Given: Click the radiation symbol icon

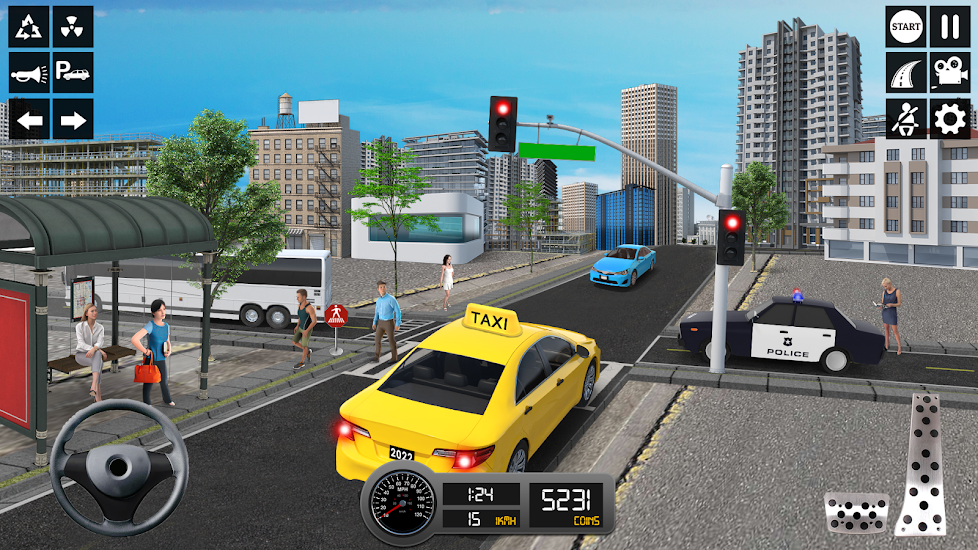Looking at the screenshot, I should [73, 27].
